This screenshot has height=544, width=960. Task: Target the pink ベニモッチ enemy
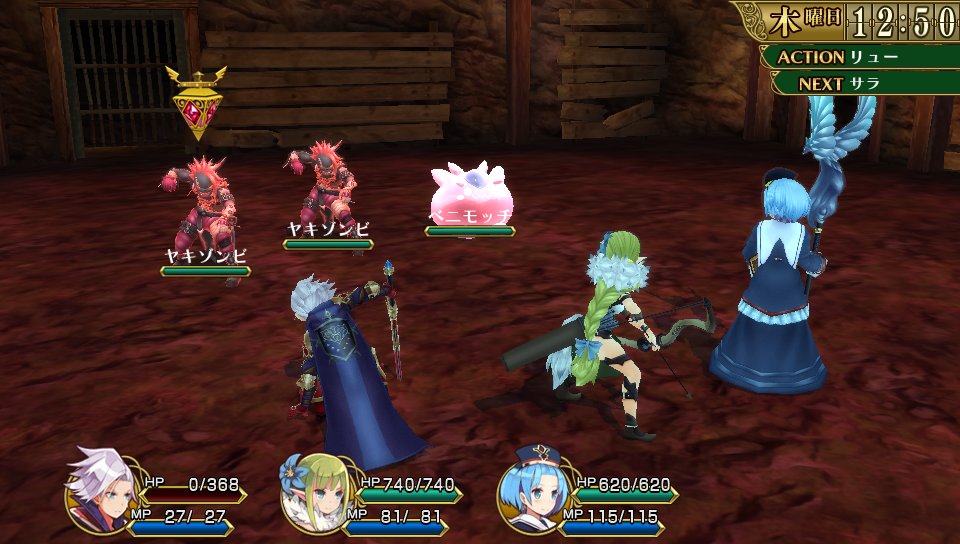[x=470, y=192]
